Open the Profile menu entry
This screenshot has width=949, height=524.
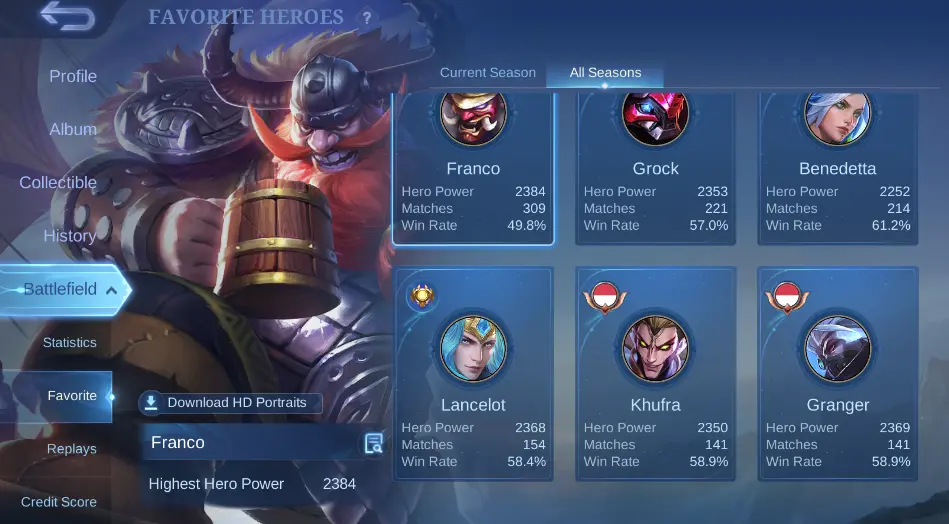click(73, 76)
